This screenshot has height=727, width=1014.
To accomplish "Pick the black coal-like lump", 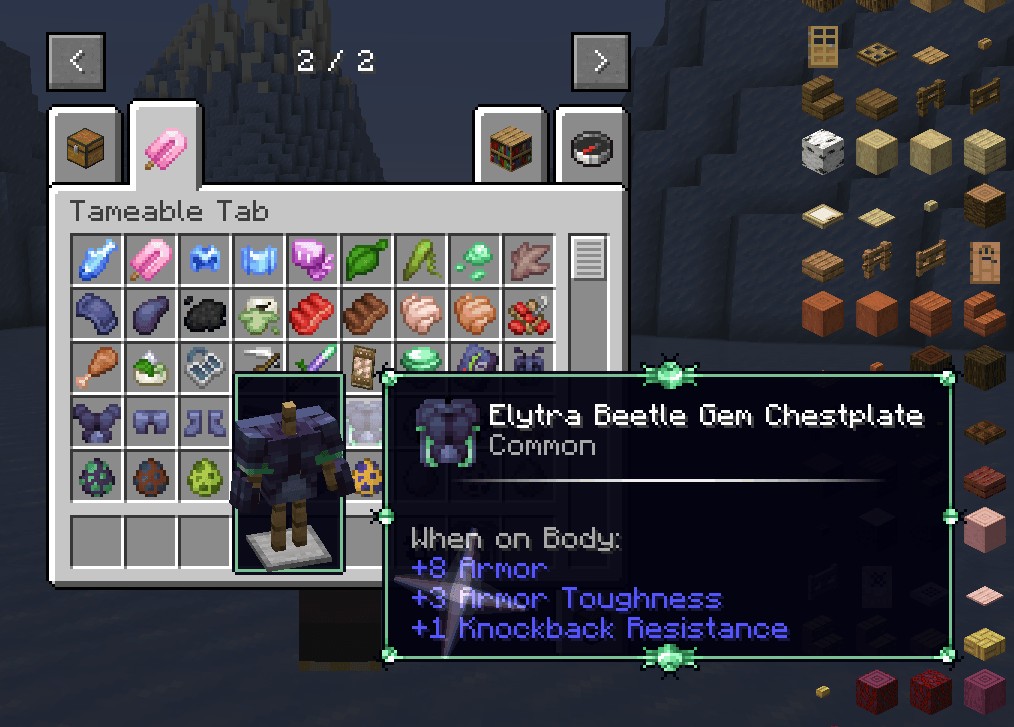I will coord(206,314).
